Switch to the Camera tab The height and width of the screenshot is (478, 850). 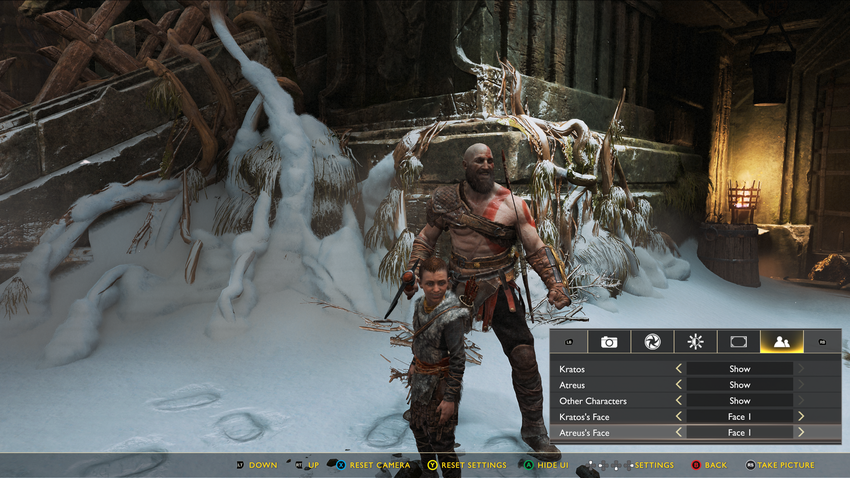pyautogui.click(x=609, y=341)
